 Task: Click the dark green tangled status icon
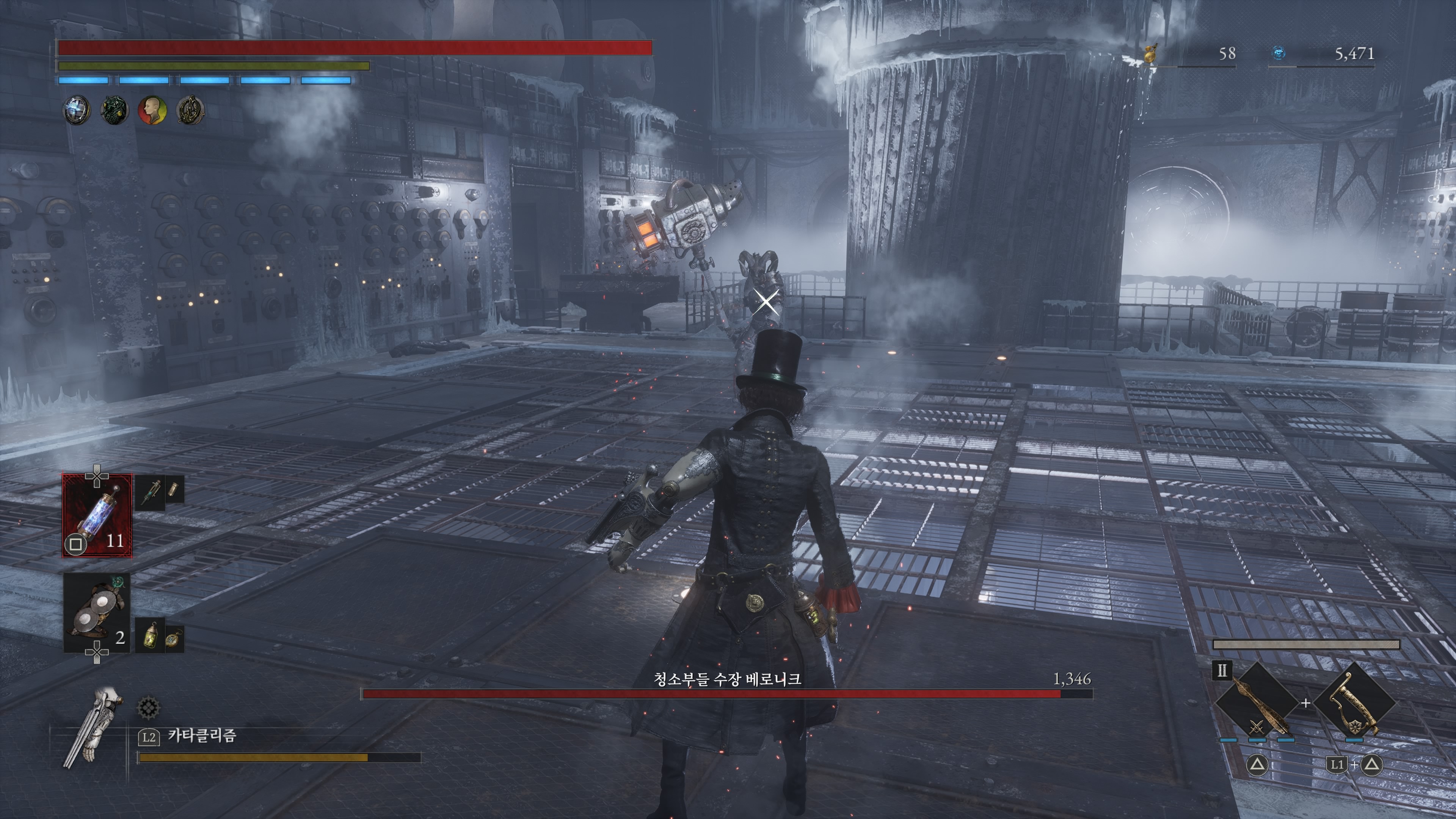[x=114, y=110]
